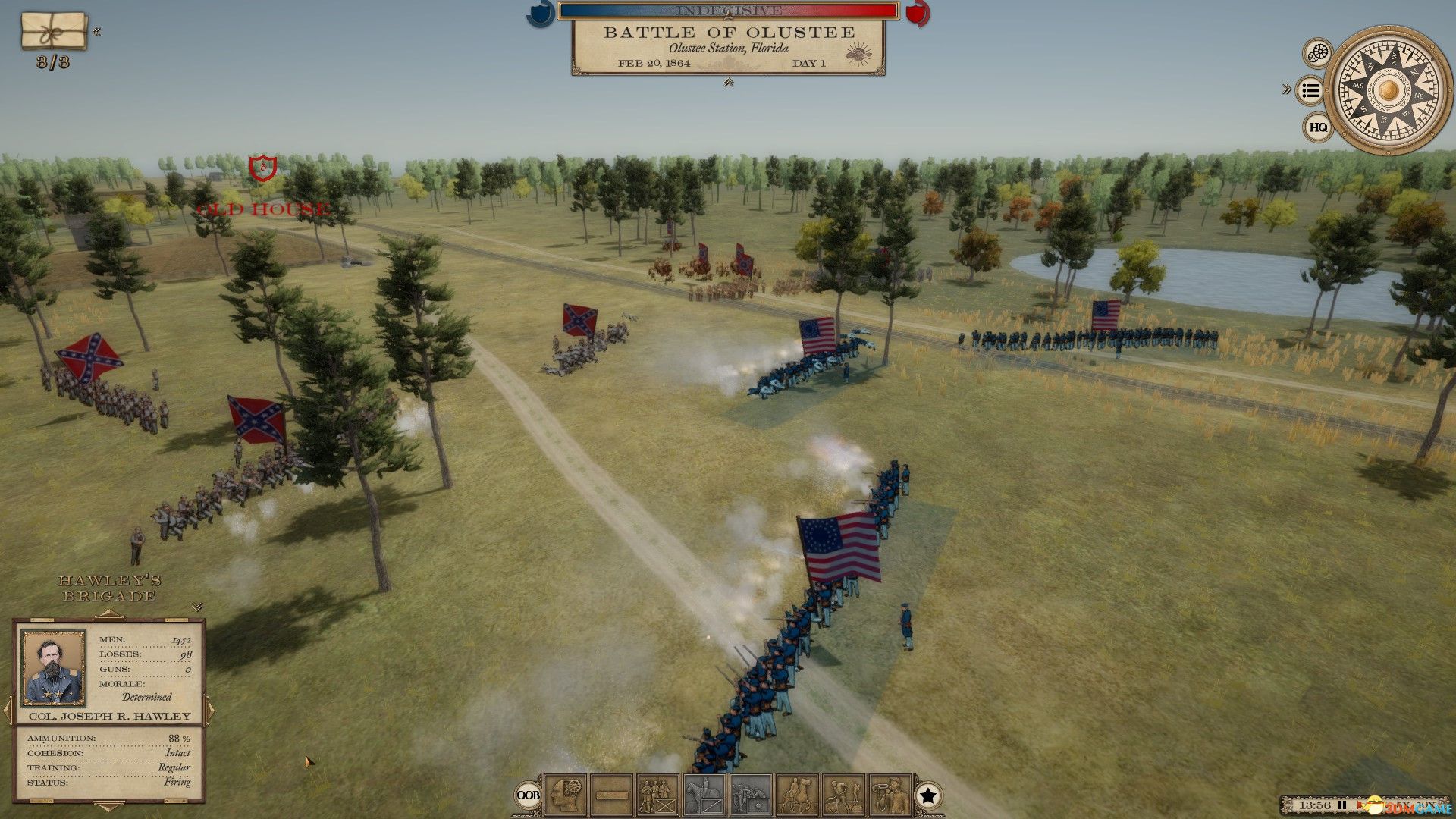Choose the infantry soldiers command icon
1456x819 pixels.
pos(657,795)
